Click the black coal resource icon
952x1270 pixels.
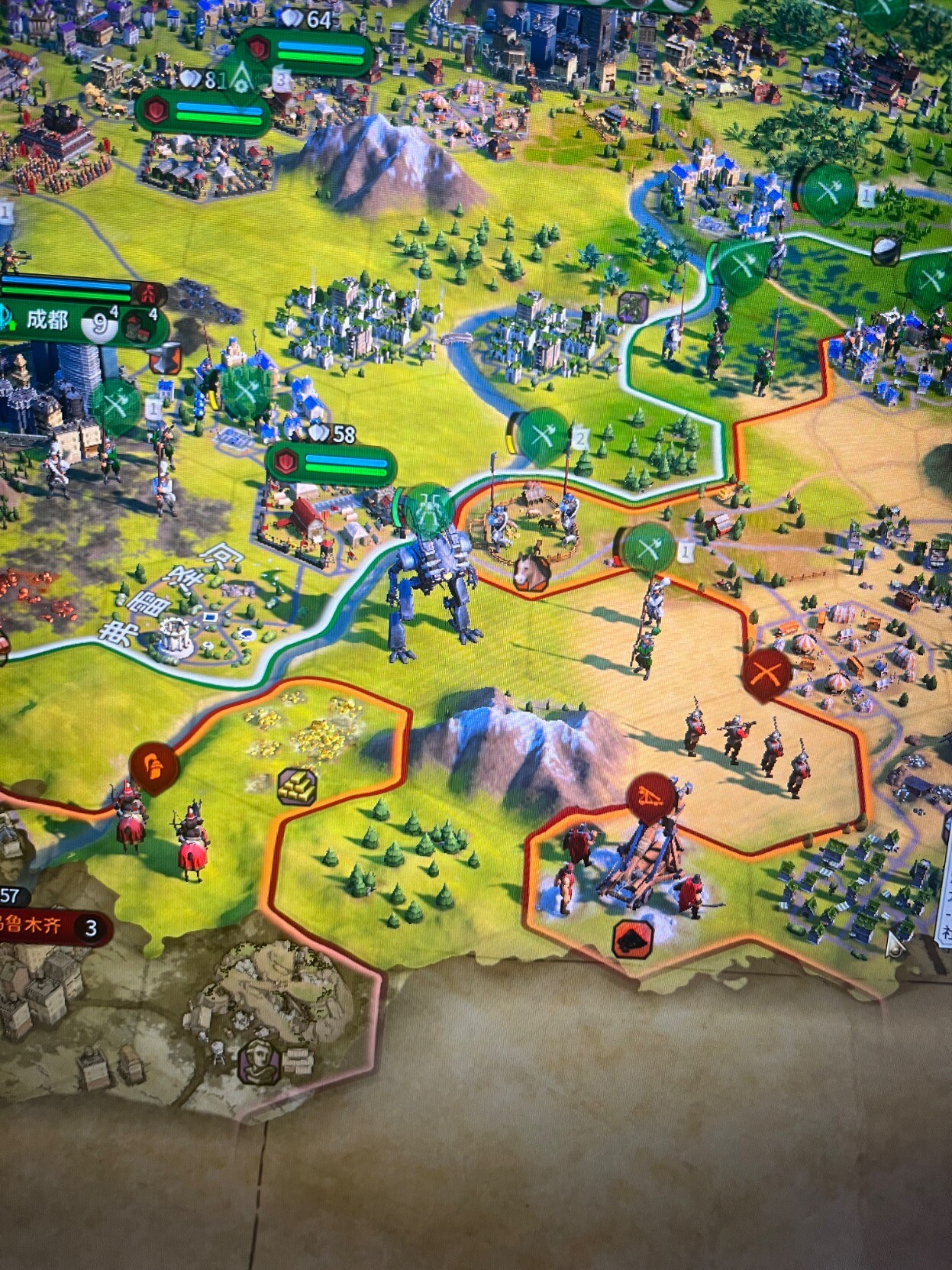[x=633, y=939]
